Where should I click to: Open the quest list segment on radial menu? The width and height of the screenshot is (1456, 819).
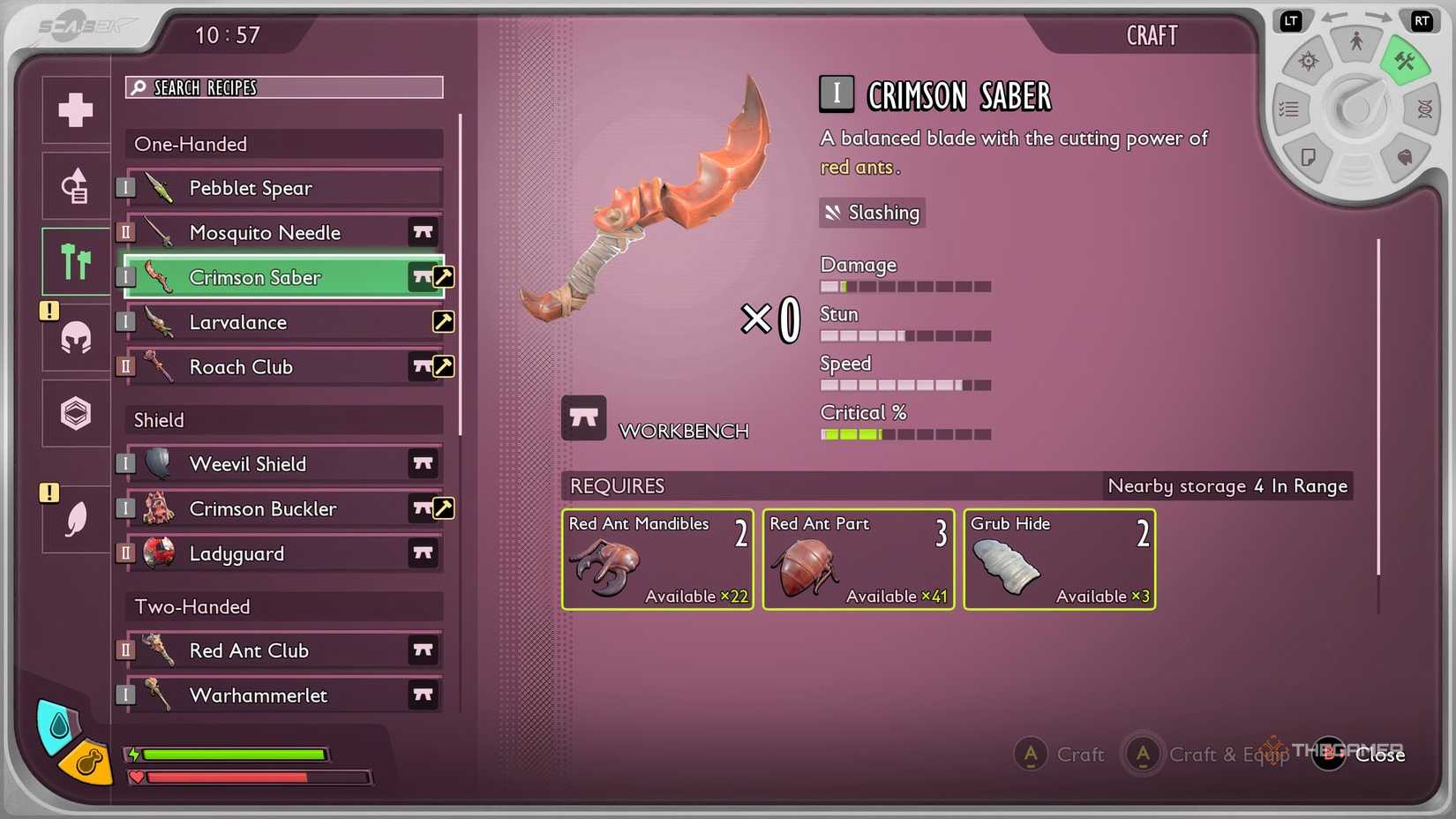(1289, 108)
